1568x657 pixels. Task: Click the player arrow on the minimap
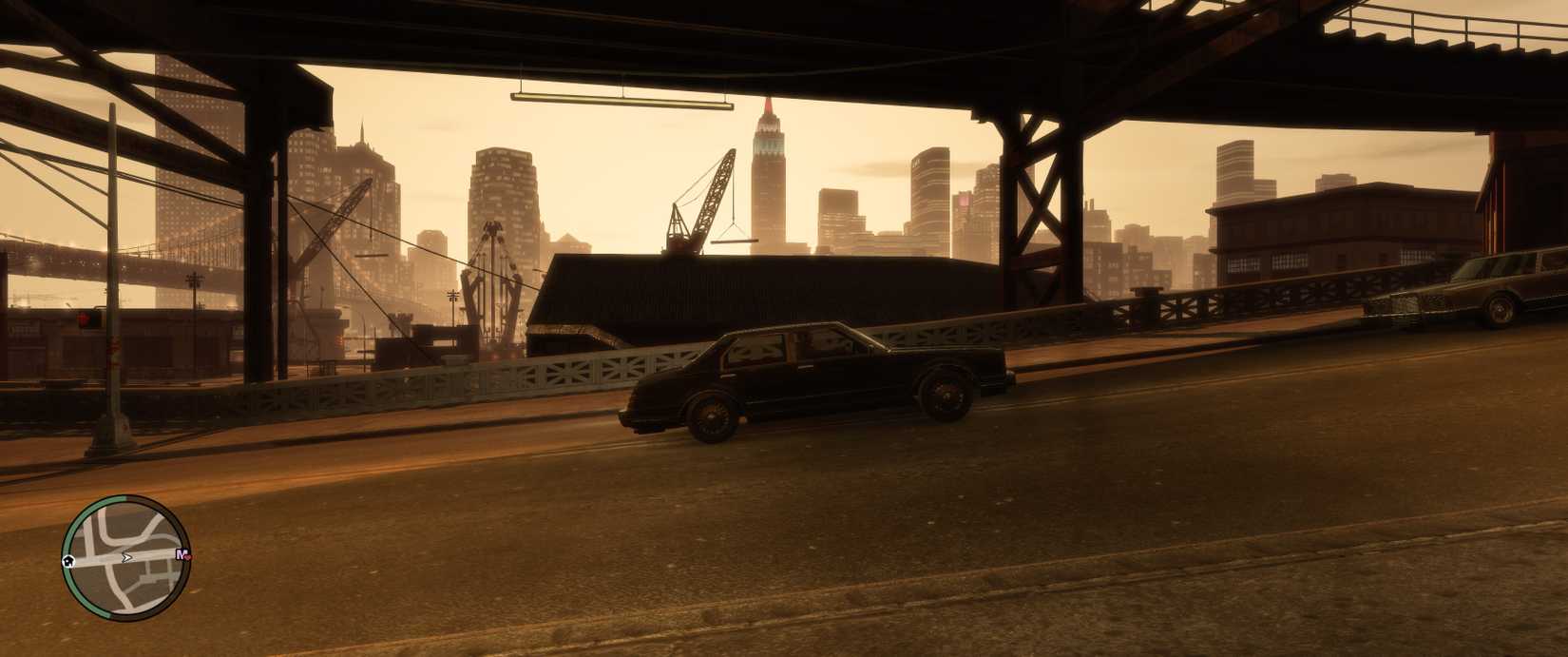click(x=126, y=557)
